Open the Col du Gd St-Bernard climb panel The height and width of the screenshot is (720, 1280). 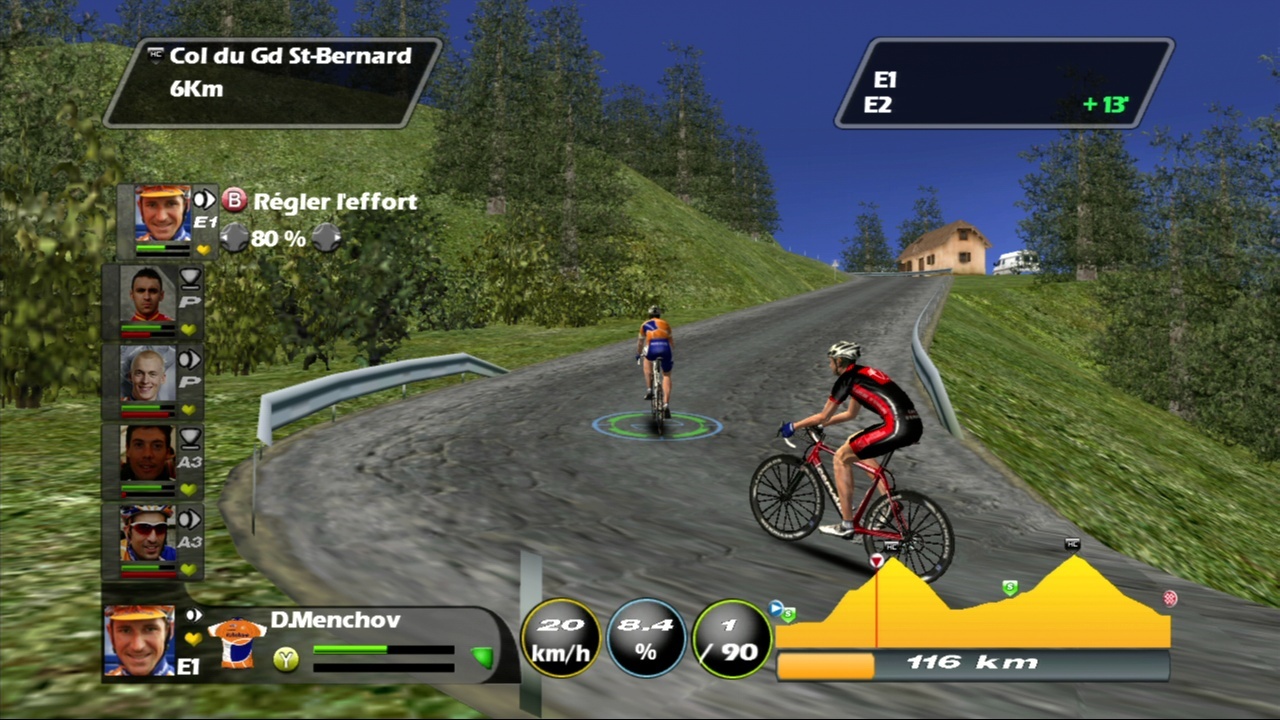tap(272, 82)
